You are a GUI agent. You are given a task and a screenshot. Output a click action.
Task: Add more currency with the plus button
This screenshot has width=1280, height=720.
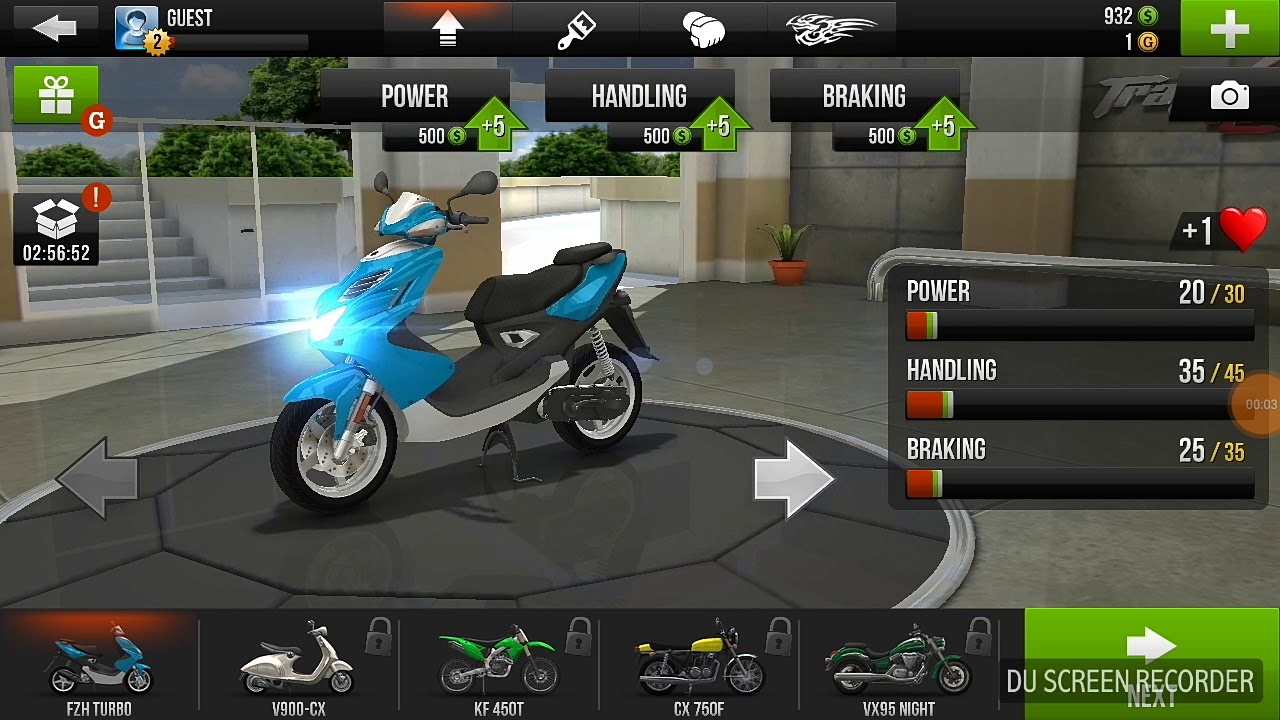pyautogui.click(x=1229, y=28)
